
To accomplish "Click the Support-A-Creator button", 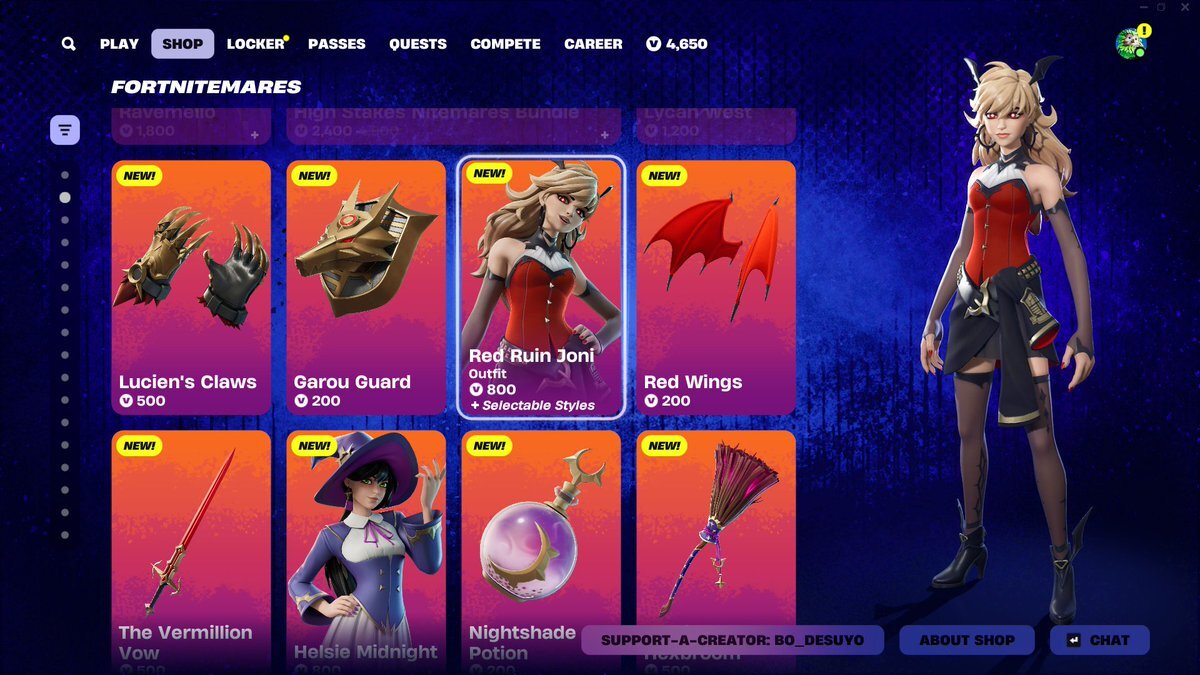I will [x=733, y=640].
